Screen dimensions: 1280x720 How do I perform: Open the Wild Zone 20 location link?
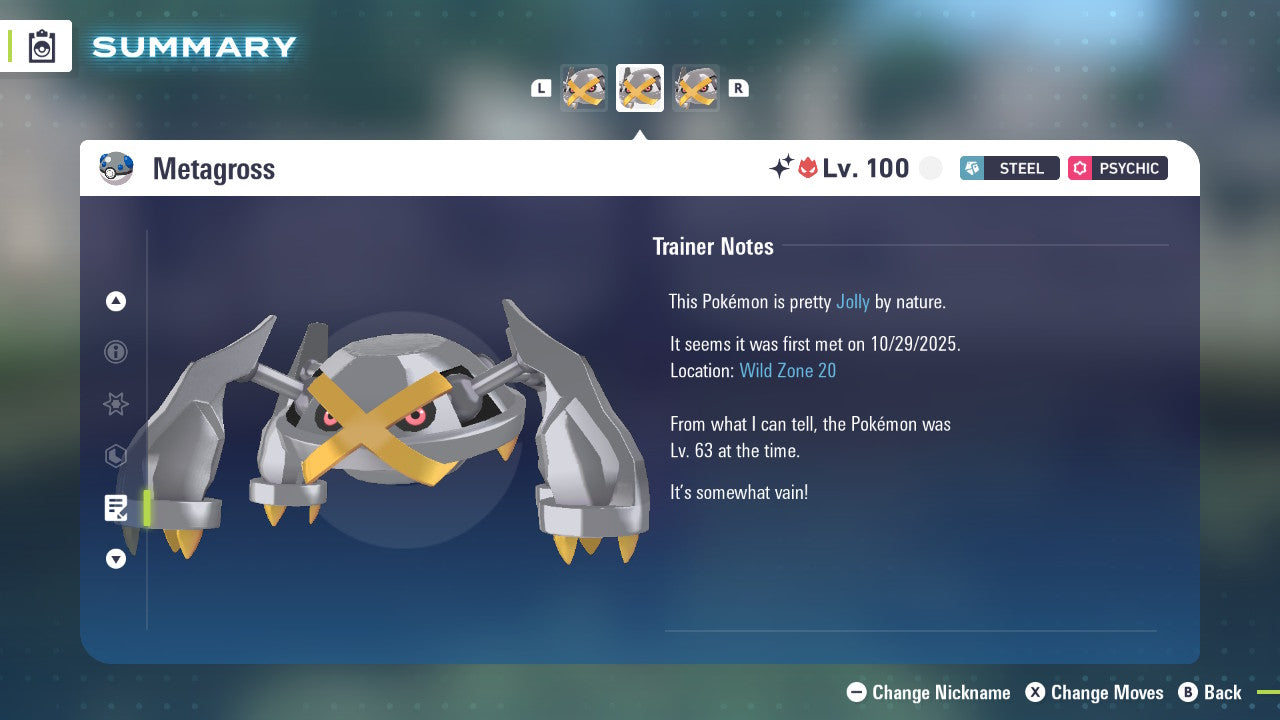pos(788,370)
